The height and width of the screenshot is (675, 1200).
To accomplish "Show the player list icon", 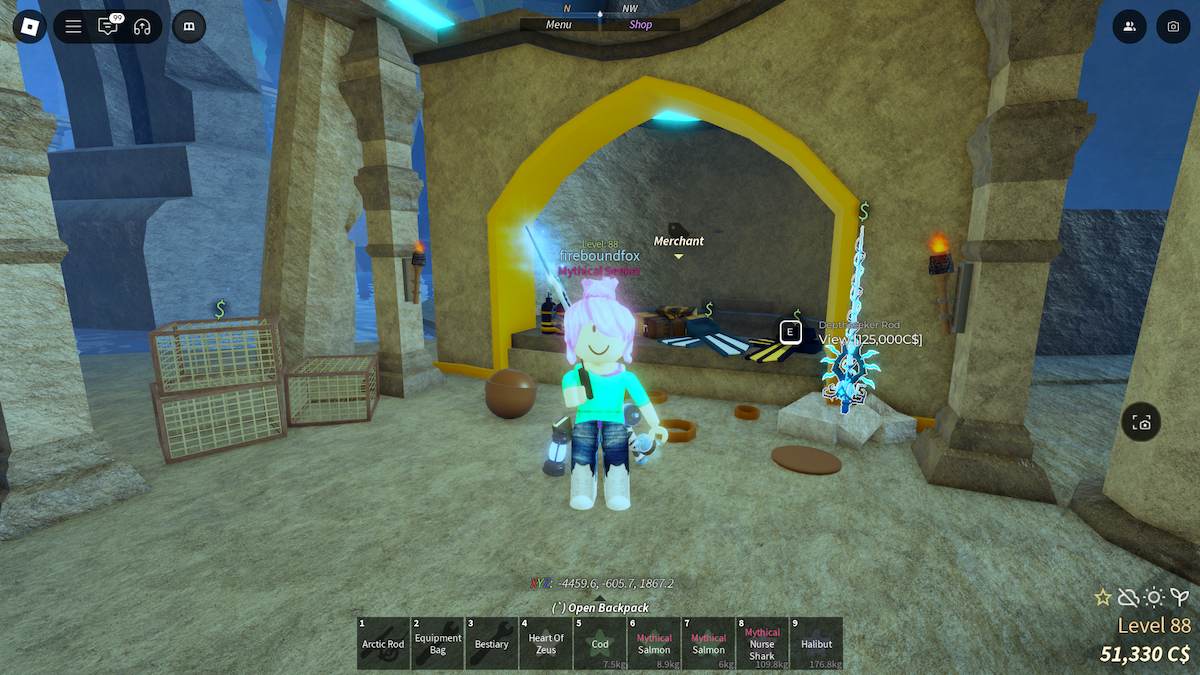I will [x=1129, y=27].
